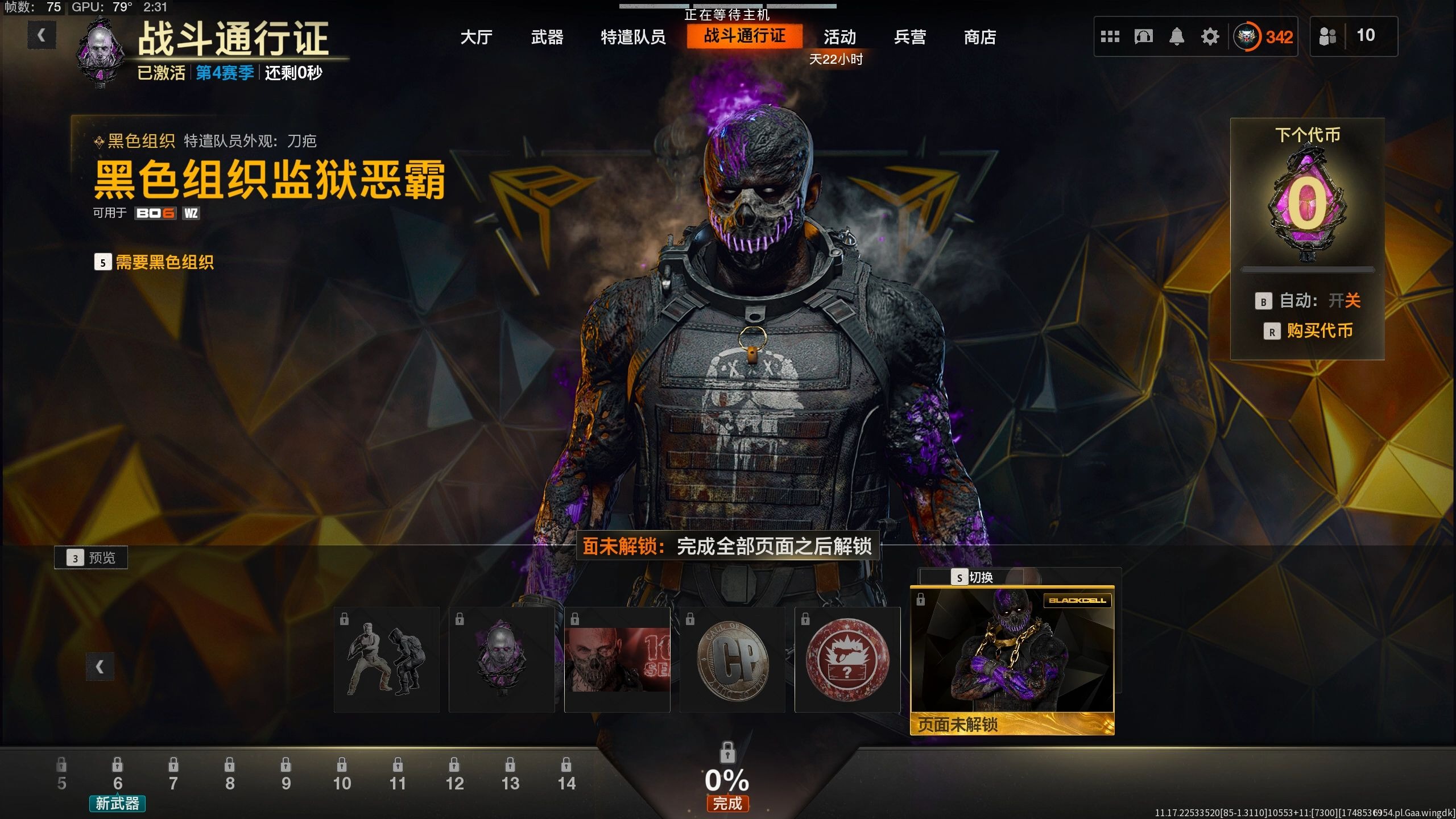Click 购买代币 to buy tokens
This screenshot has width=1456, height=819.
1319,331
